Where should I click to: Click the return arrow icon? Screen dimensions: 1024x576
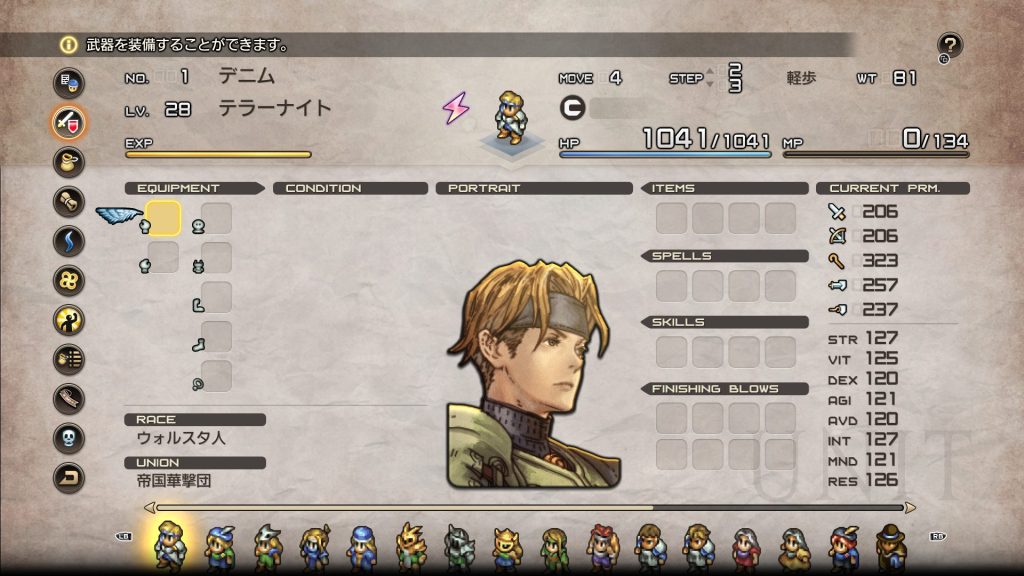point(69,478)
